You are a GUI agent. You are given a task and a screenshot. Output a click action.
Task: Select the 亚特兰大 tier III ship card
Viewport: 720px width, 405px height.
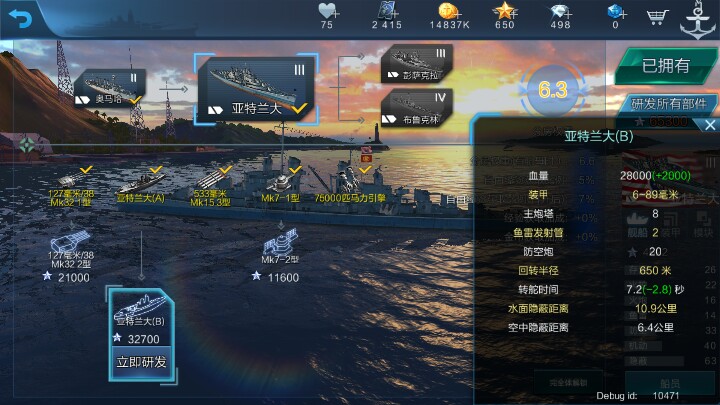pyautogui.click(x=256, y=89)
